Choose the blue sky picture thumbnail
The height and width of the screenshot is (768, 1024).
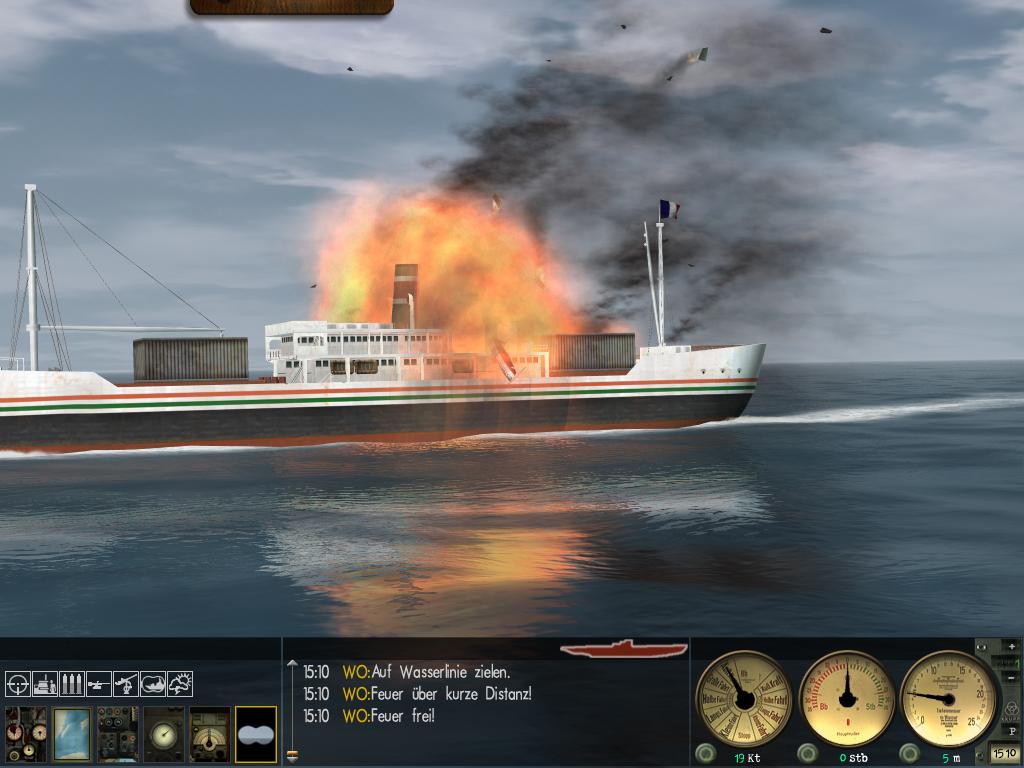point(72,734)
